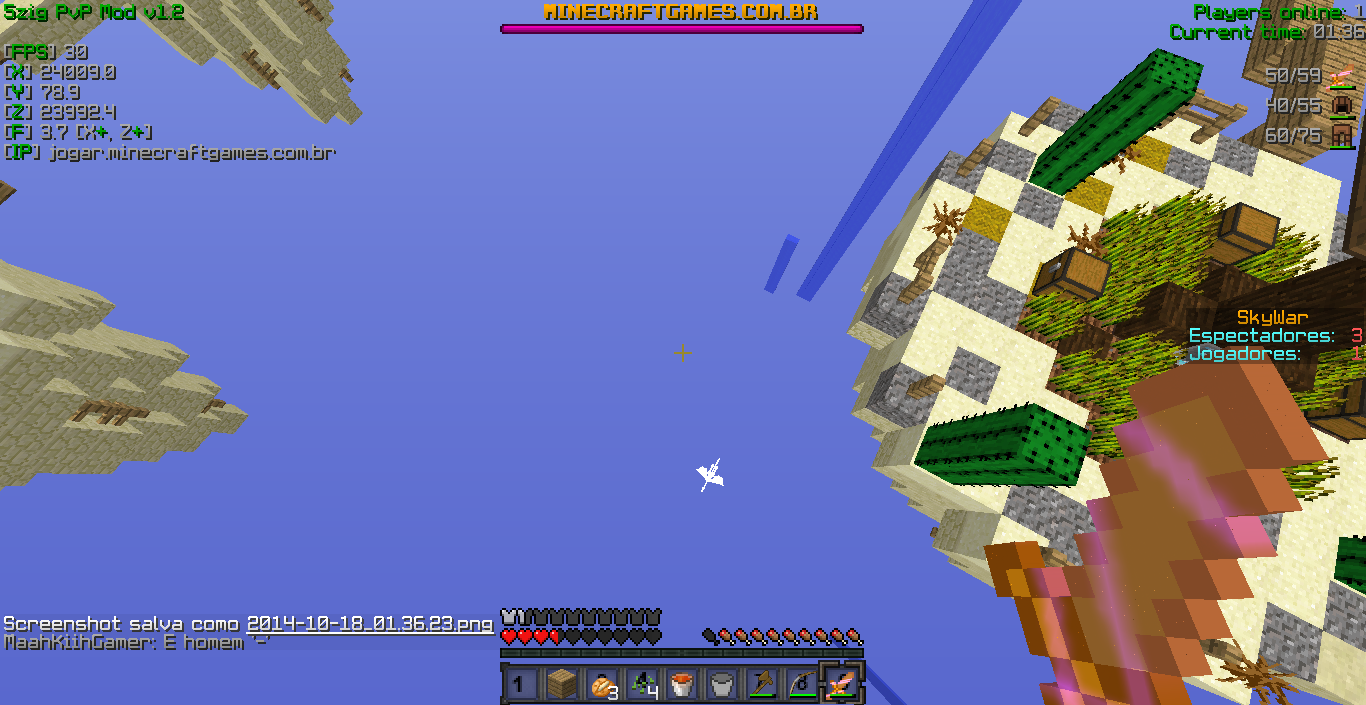Choose the seeds stack hotbar slot
Image resolution: width=1366 pixels, height=705 pixels.
click(x=641, y=684)
